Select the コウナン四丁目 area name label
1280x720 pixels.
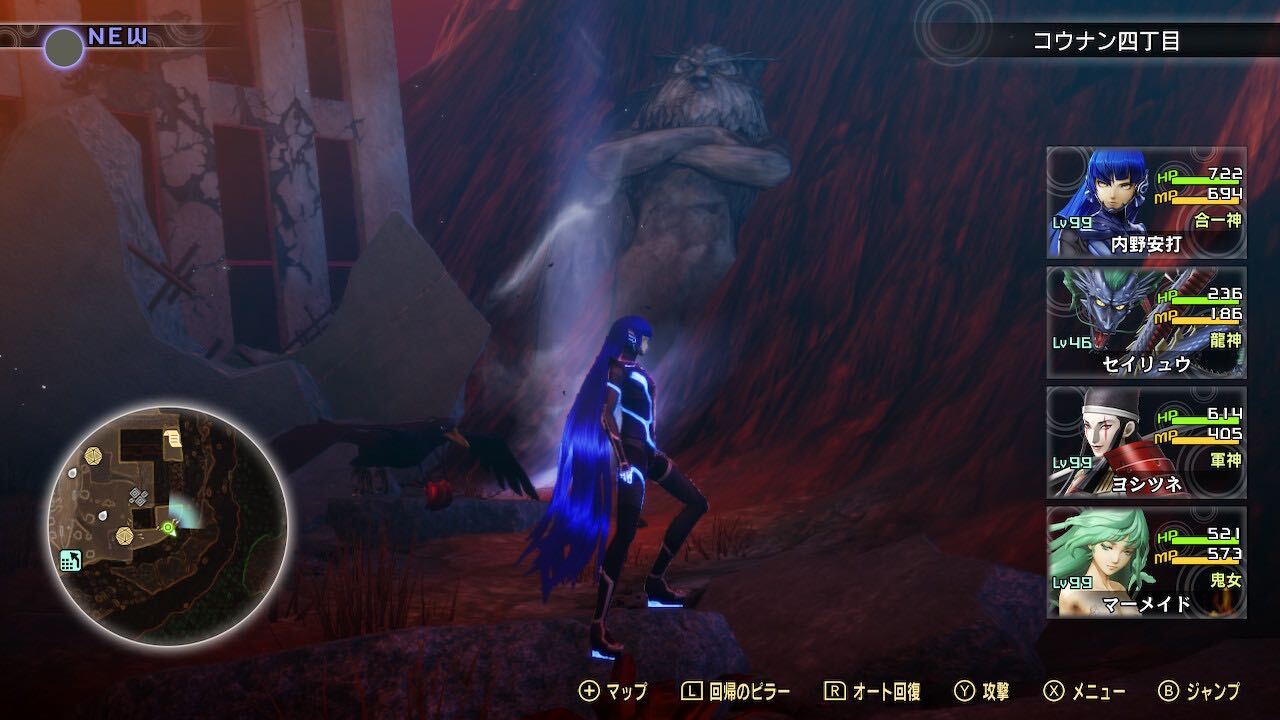(x=1106, y=40)
